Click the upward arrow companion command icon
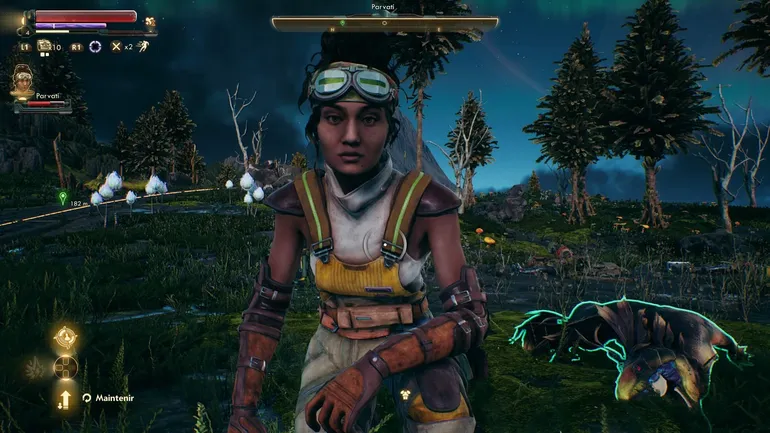 [66, 399]
